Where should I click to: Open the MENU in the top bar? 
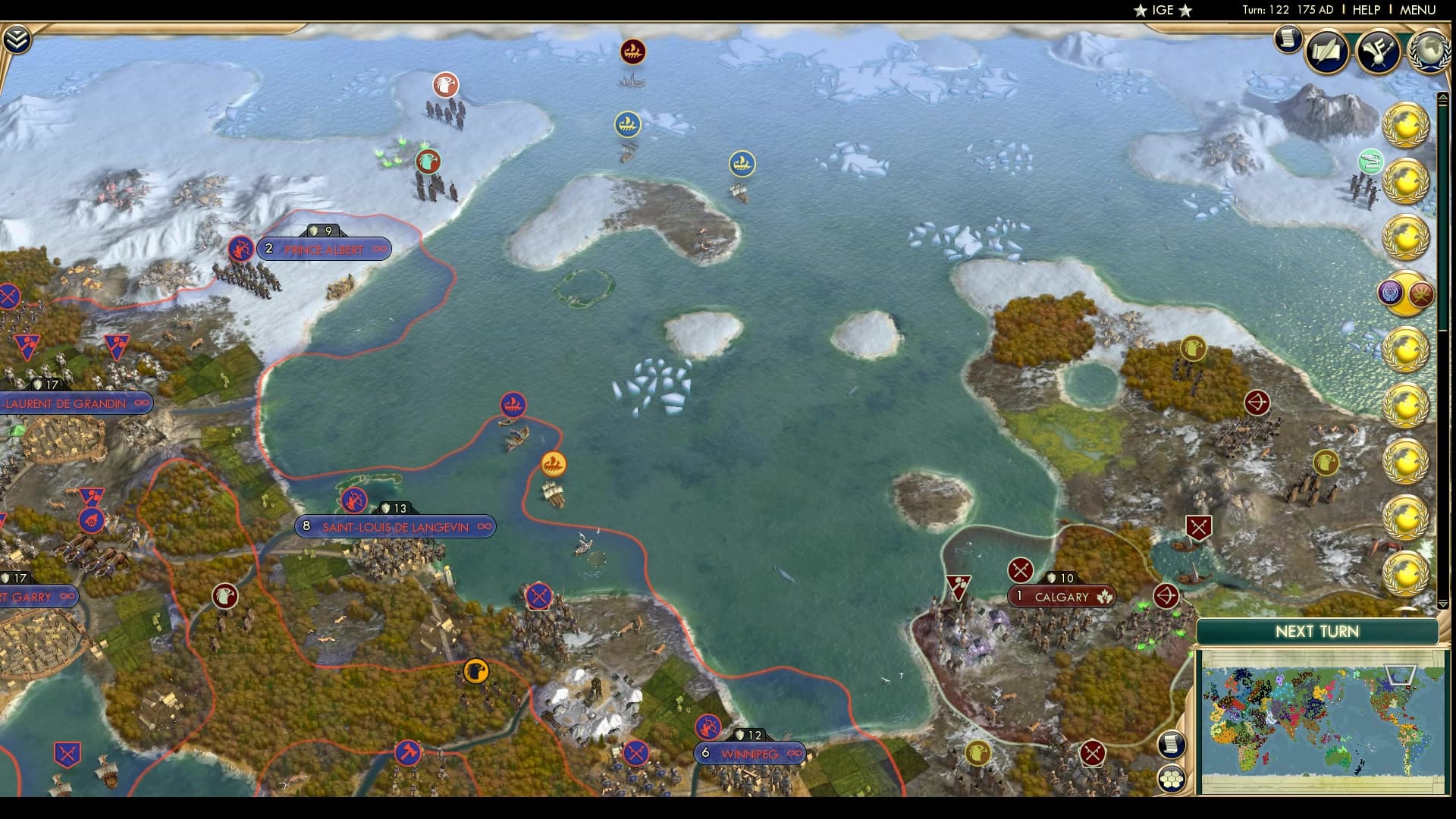pos(1417,11)
